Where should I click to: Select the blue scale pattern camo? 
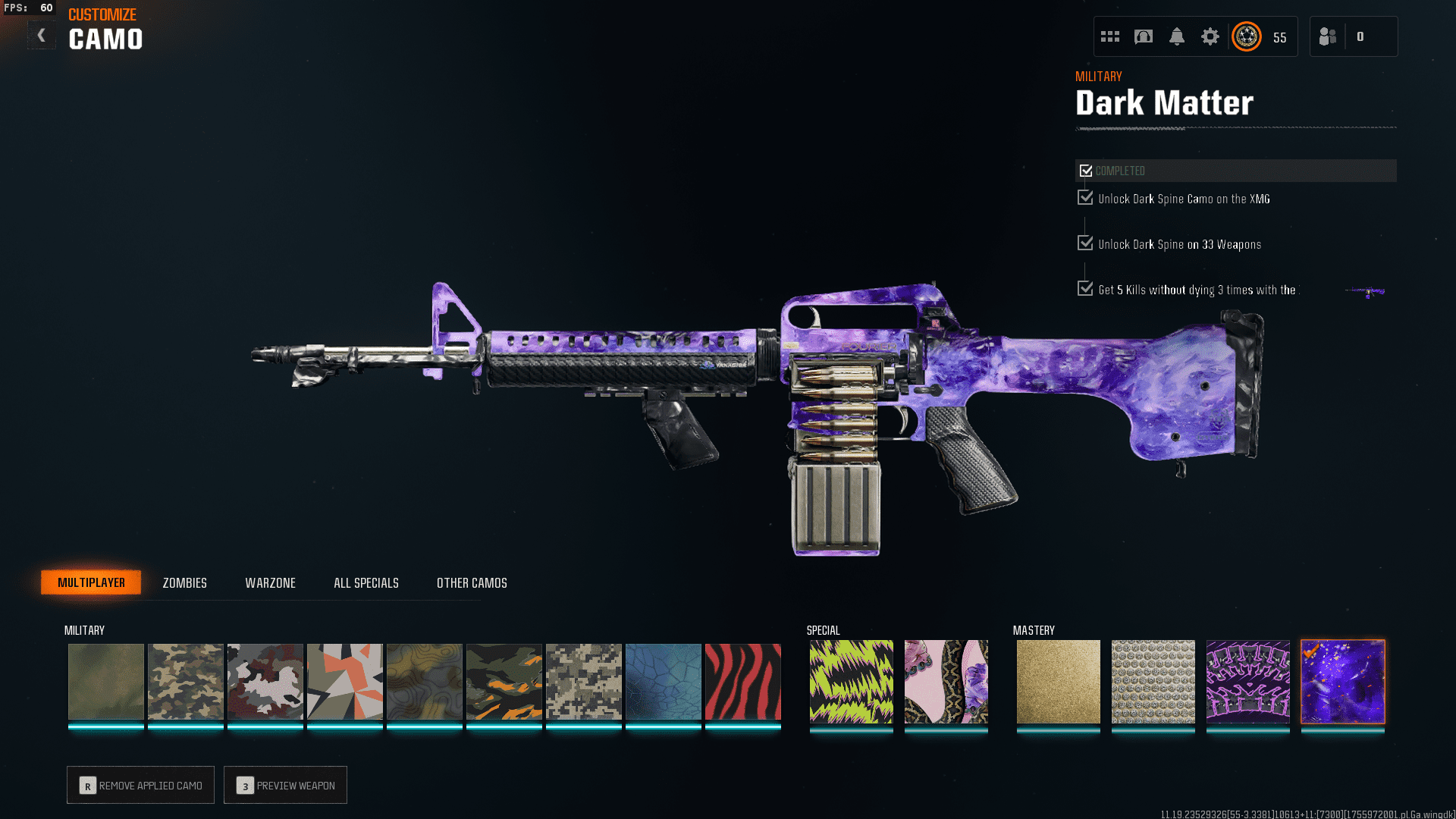(x=663, y=681)
